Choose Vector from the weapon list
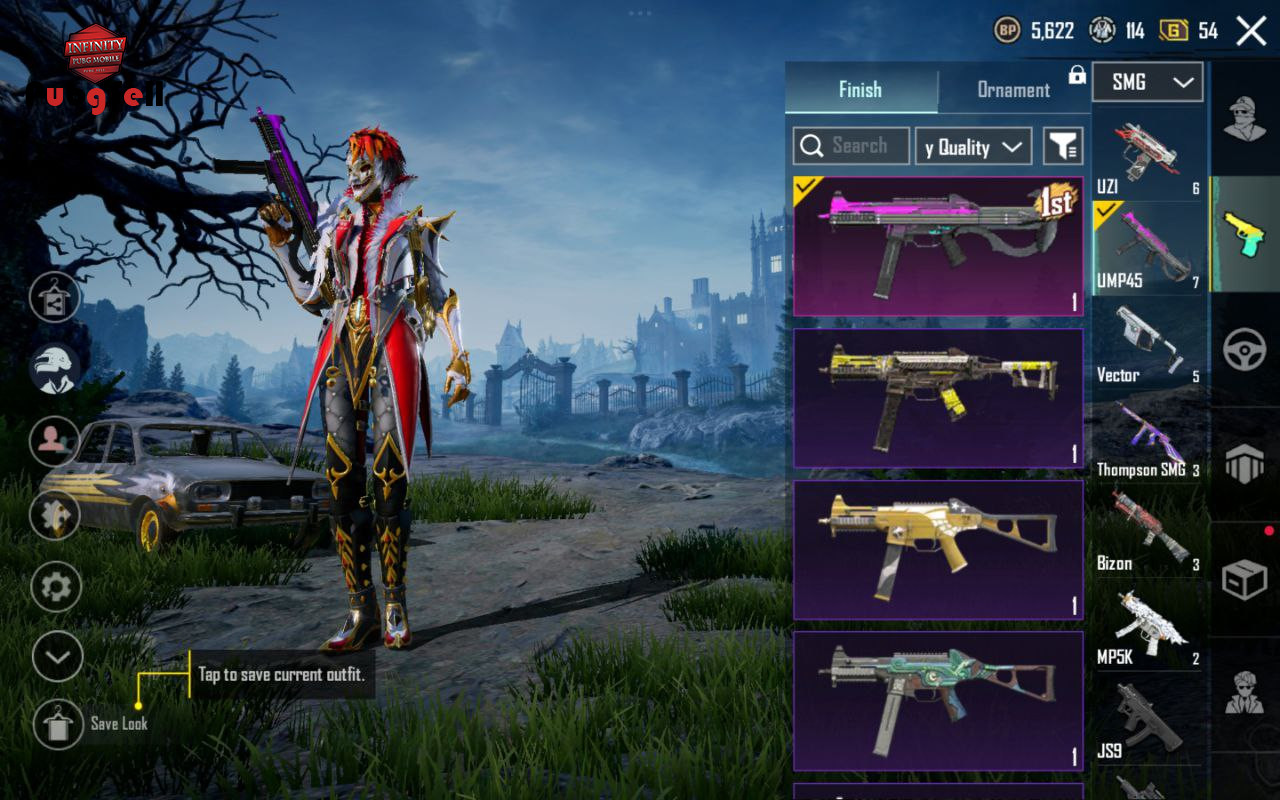Image resolution: width=1280 pixels, height=800 pixels. click(x=1147, y=344)
